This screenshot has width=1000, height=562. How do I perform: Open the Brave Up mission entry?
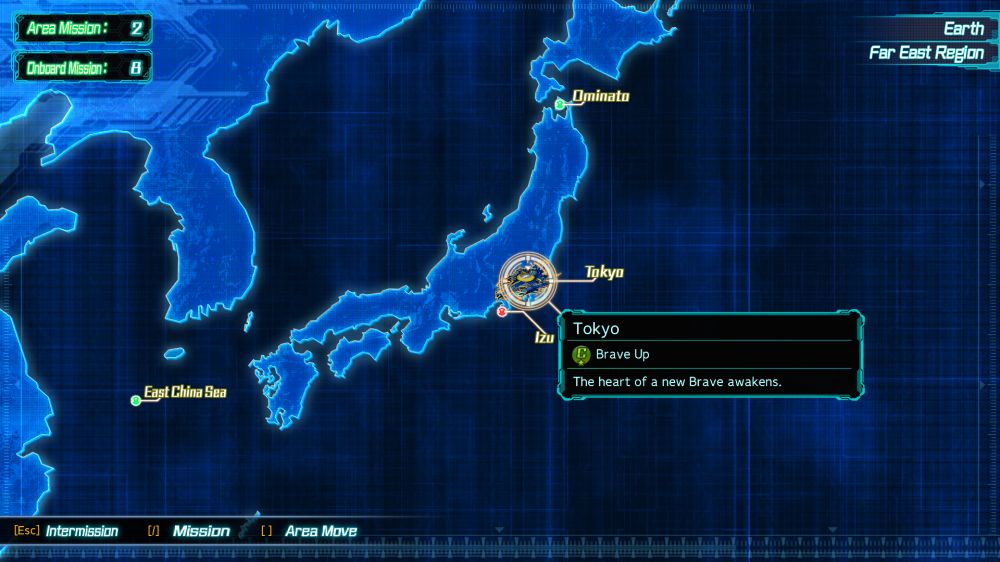coord(622,354)
